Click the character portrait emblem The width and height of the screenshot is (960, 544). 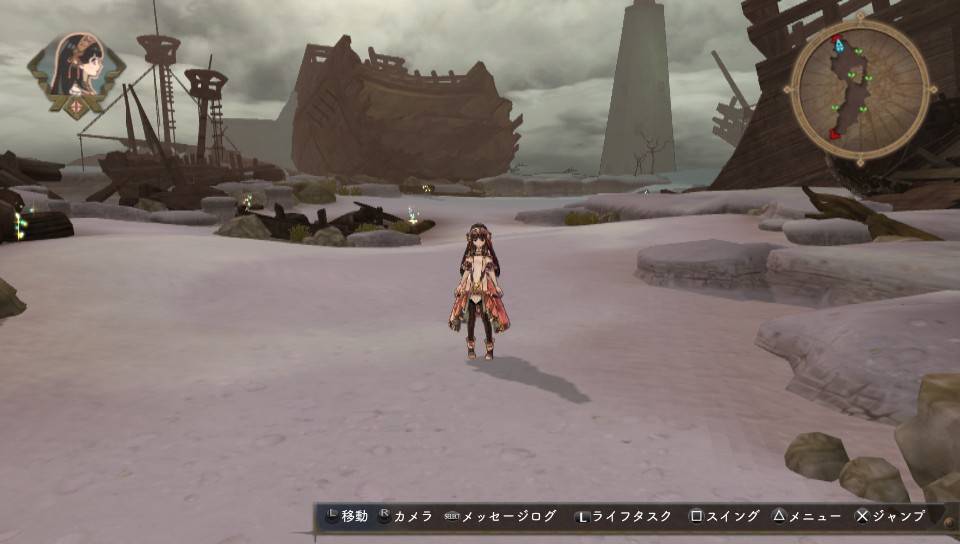coord(76,73)
